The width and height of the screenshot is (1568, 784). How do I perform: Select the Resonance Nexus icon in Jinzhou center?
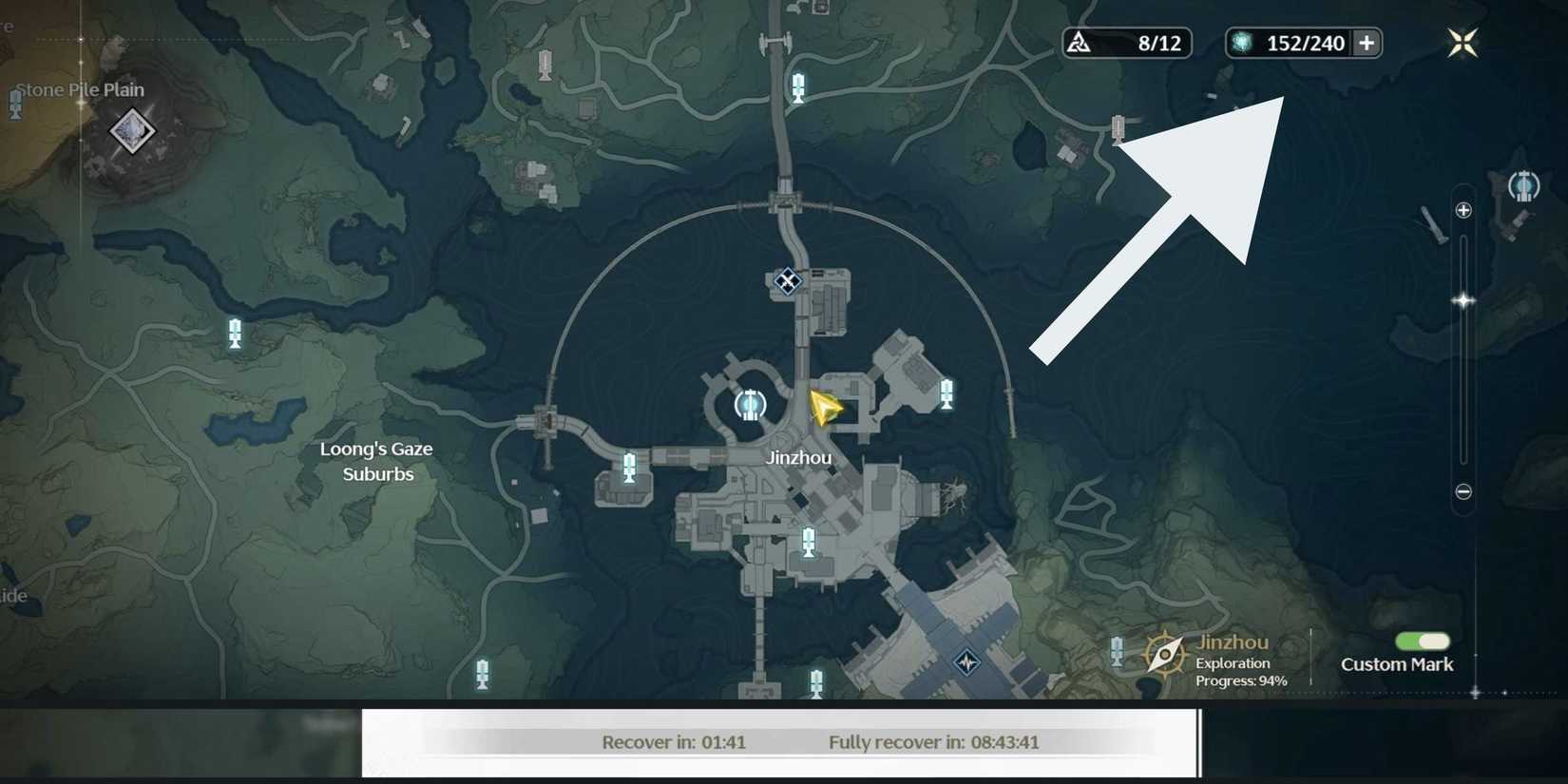750,405
